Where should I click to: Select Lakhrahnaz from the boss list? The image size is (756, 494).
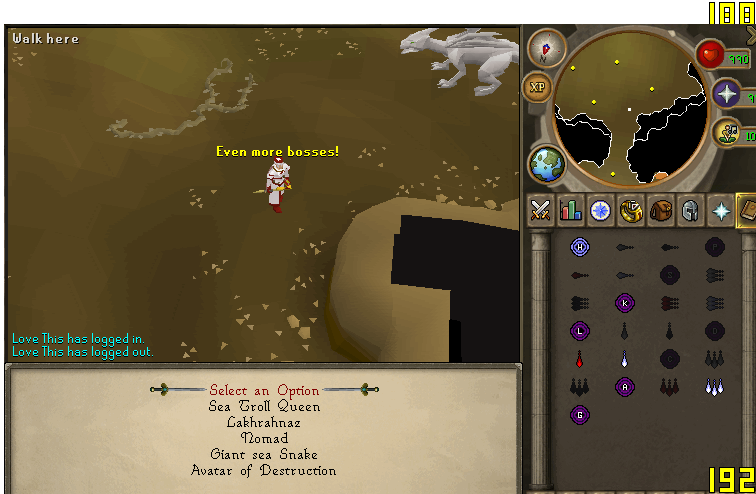click(x=264, y=423)
